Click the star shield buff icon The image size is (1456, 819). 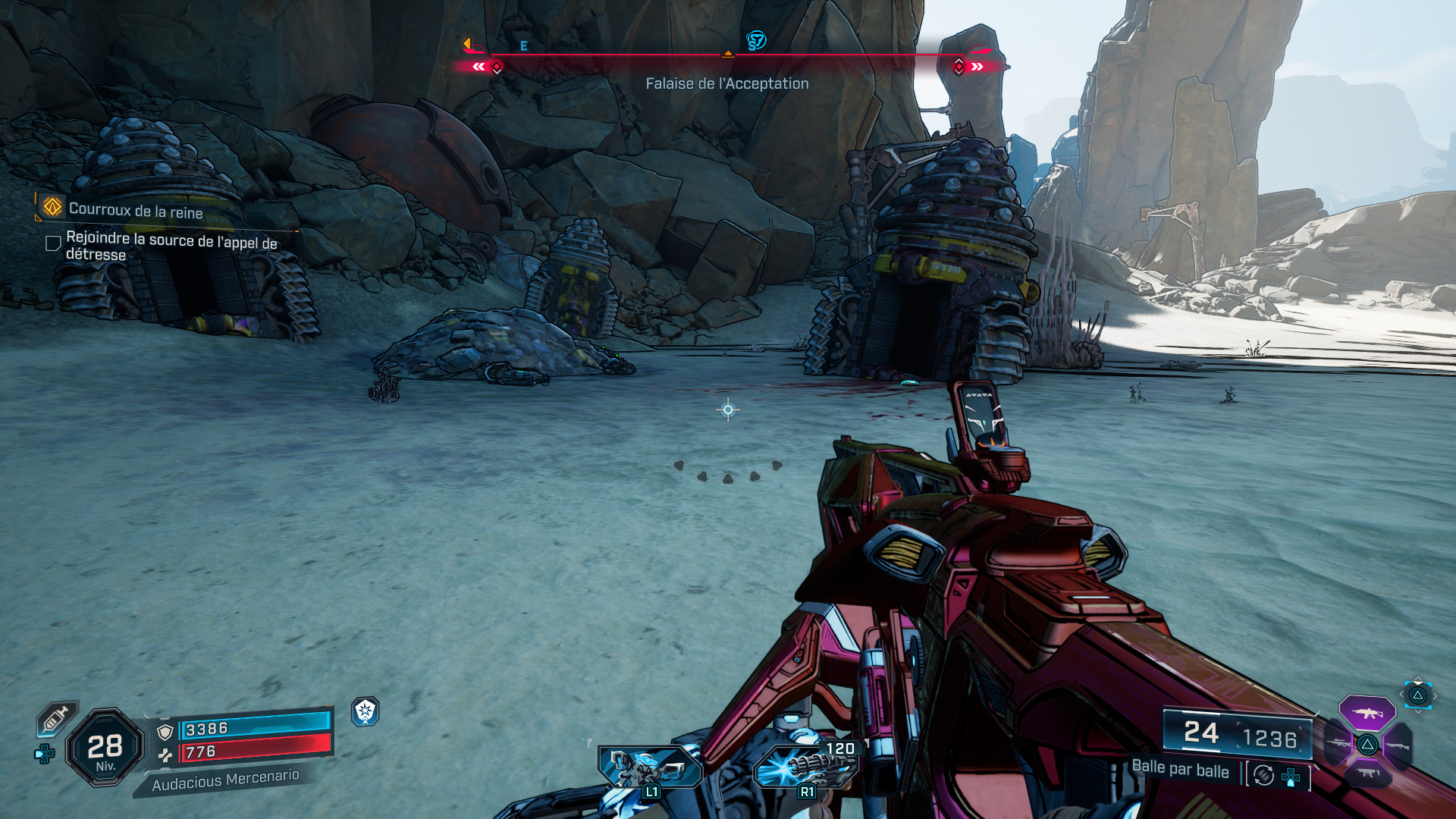coord(366,711)
